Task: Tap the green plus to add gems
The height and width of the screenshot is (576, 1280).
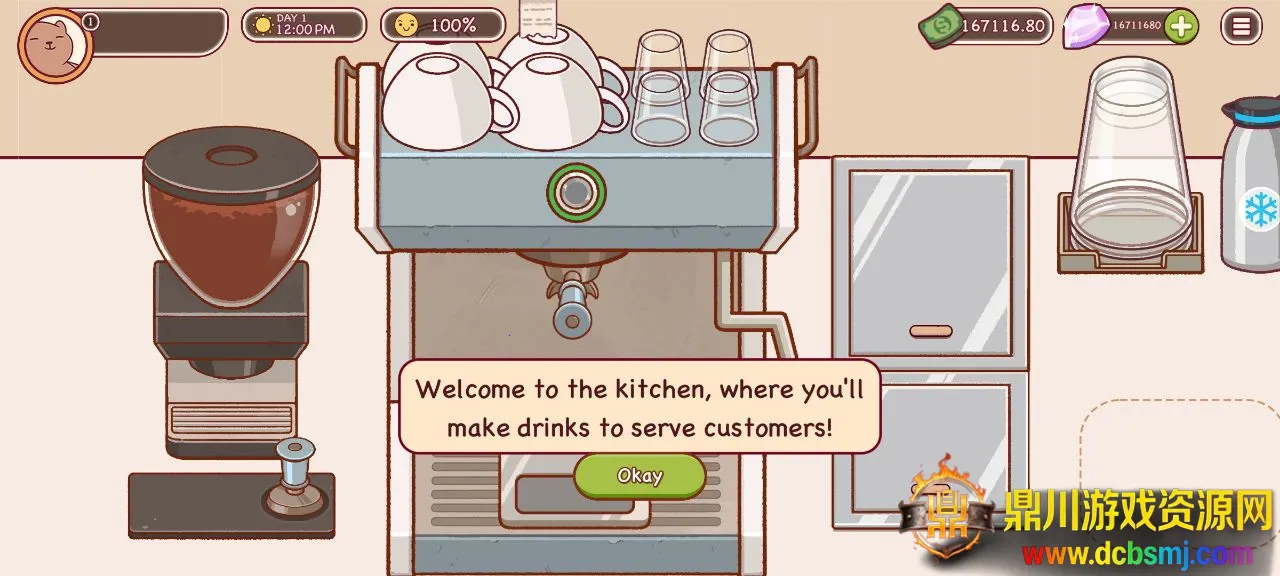Action: pyautogui.click(x=1181, y=26)
